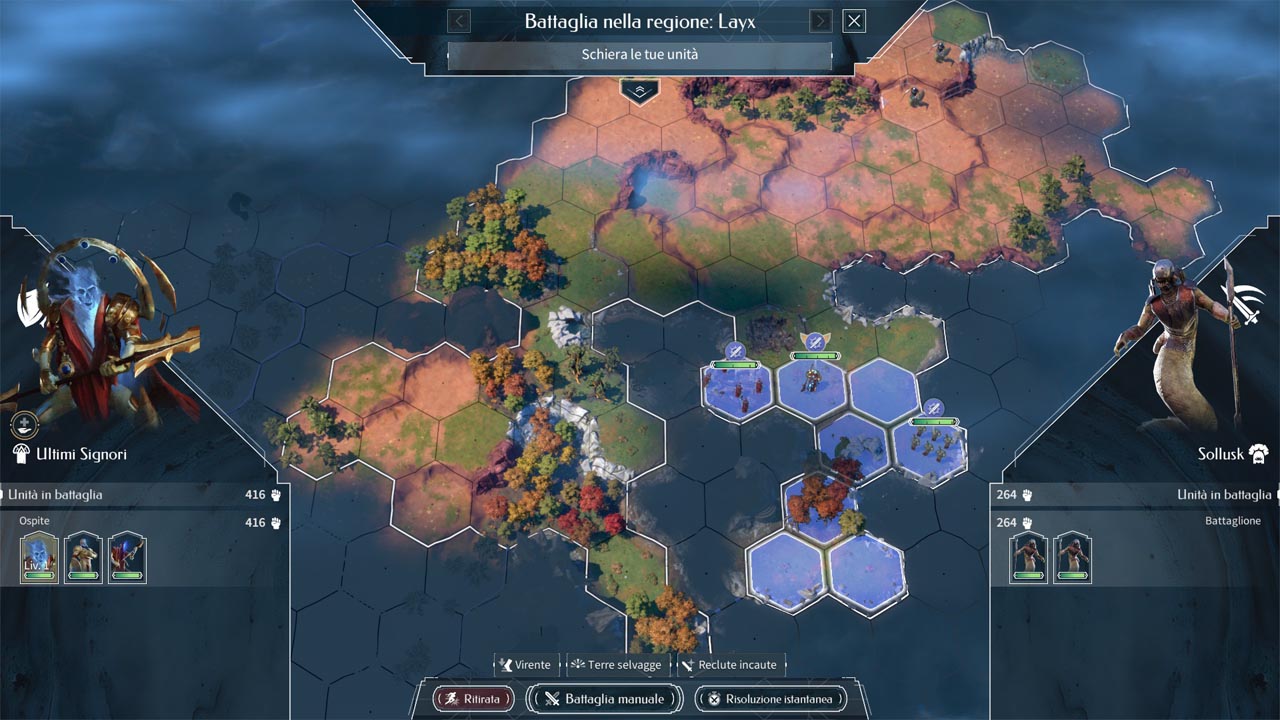This screenshot has height=720, width=1280.
Task: Collapse the battle header with the chevron
Action: click(639, 91)
